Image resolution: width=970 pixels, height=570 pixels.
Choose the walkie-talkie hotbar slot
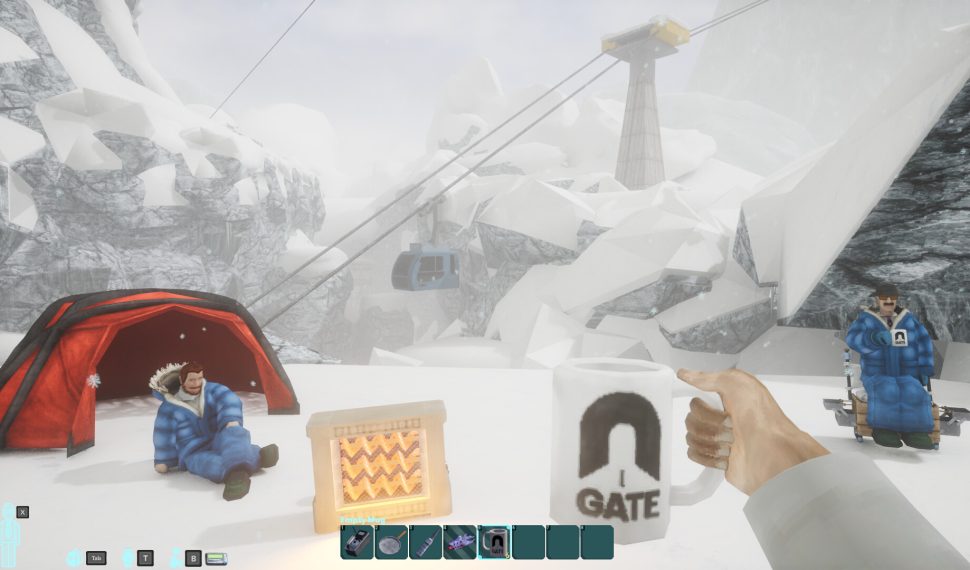click(425, 542)
